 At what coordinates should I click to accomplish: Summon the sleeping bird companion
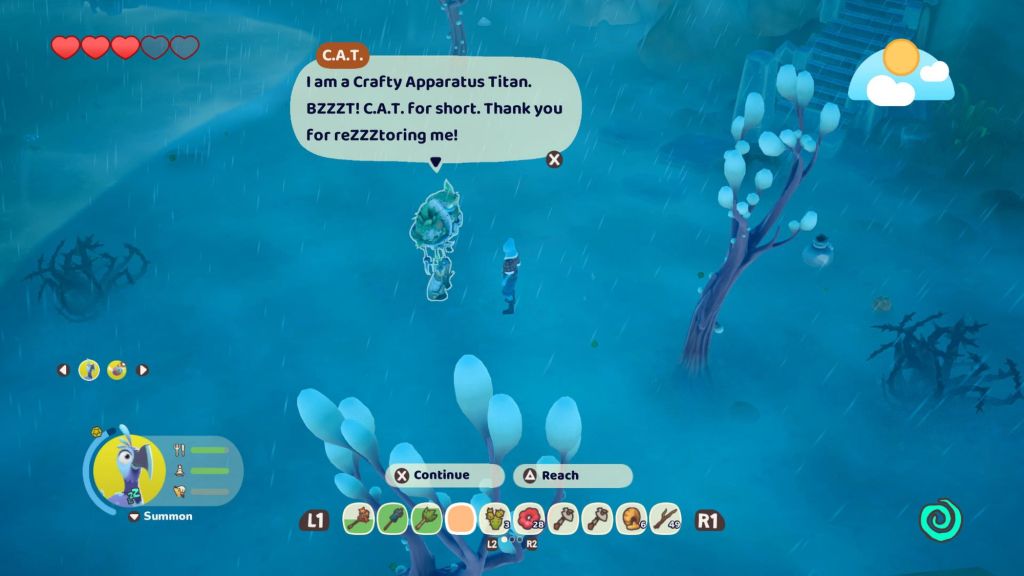pyautogui.click(x=160, y=516)
